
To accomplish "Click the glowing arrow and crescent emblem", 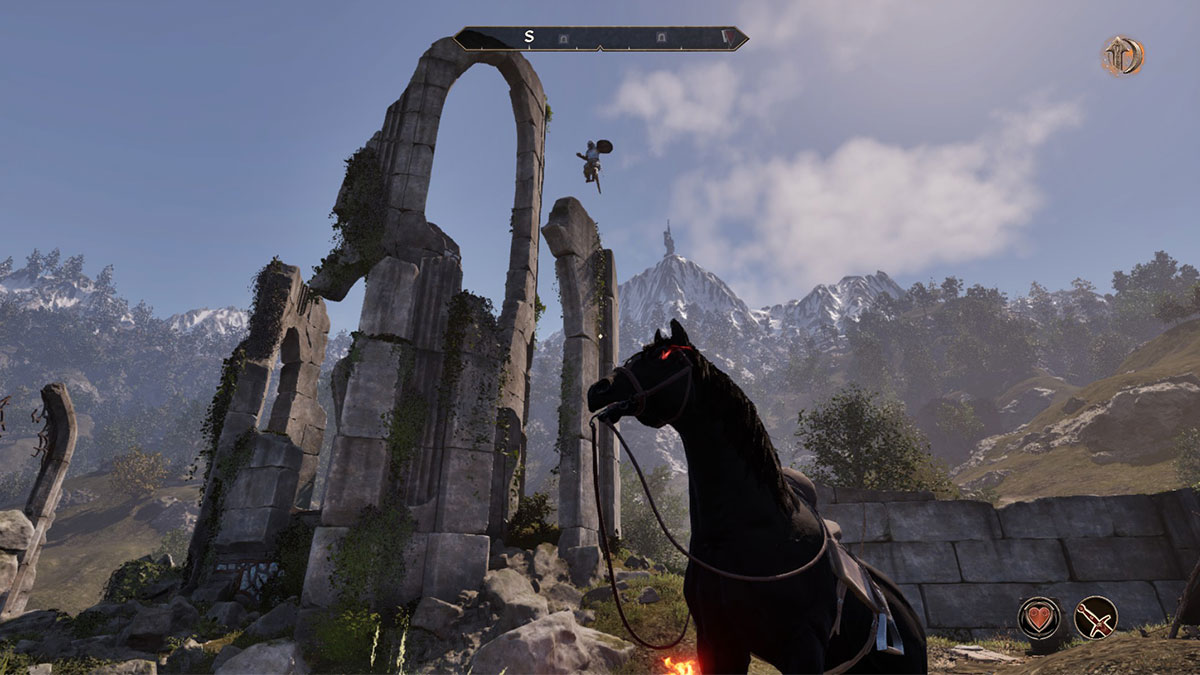I will (x=1123, y=56).
